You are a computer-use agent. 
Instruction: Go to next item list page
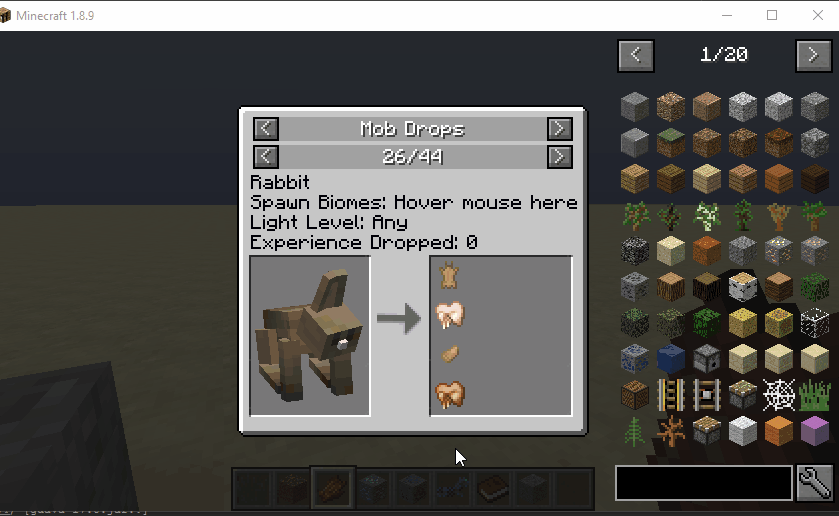[x=813, y=55]
